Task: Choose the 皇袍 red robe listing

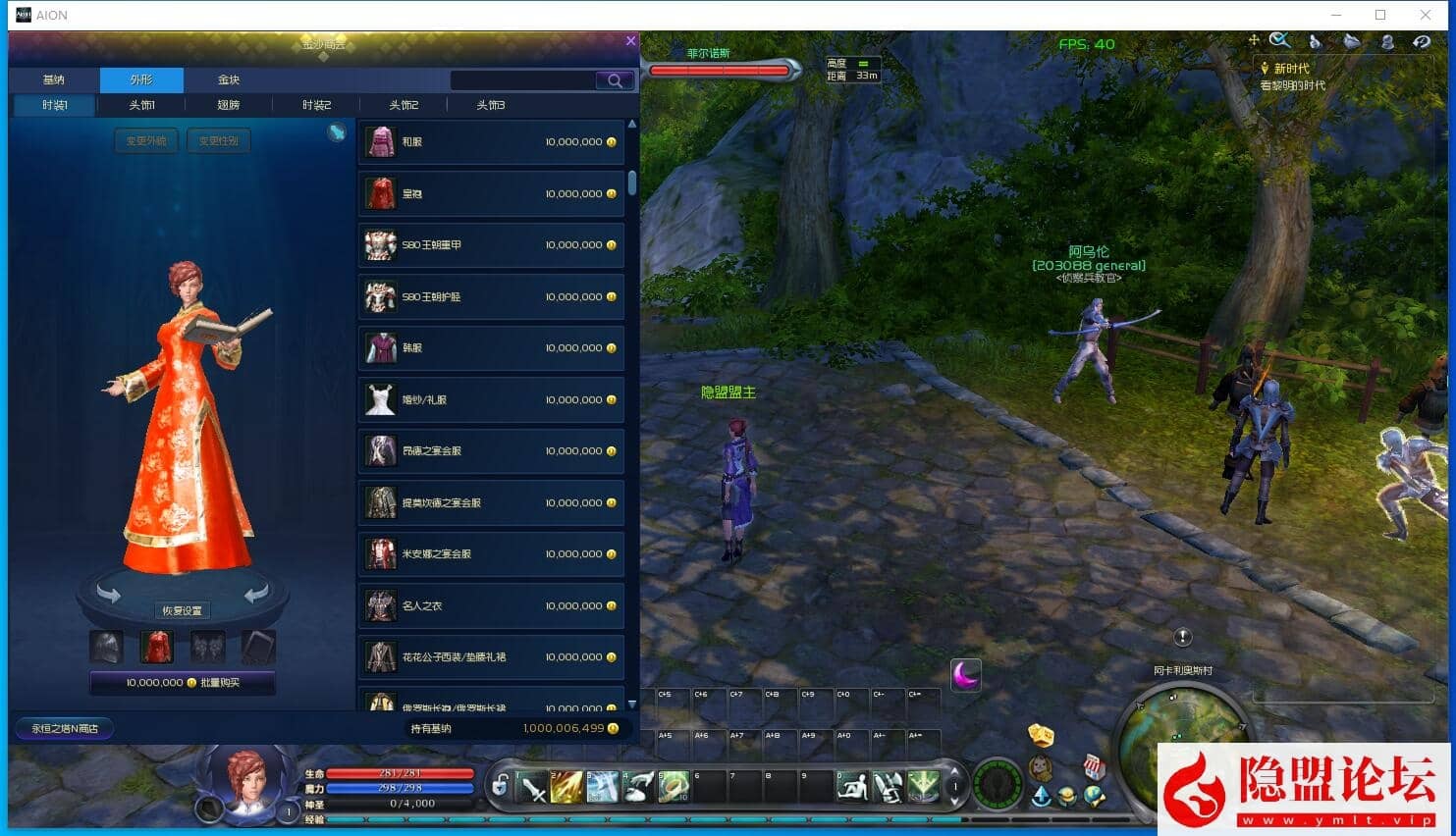Action: (491, 194)
